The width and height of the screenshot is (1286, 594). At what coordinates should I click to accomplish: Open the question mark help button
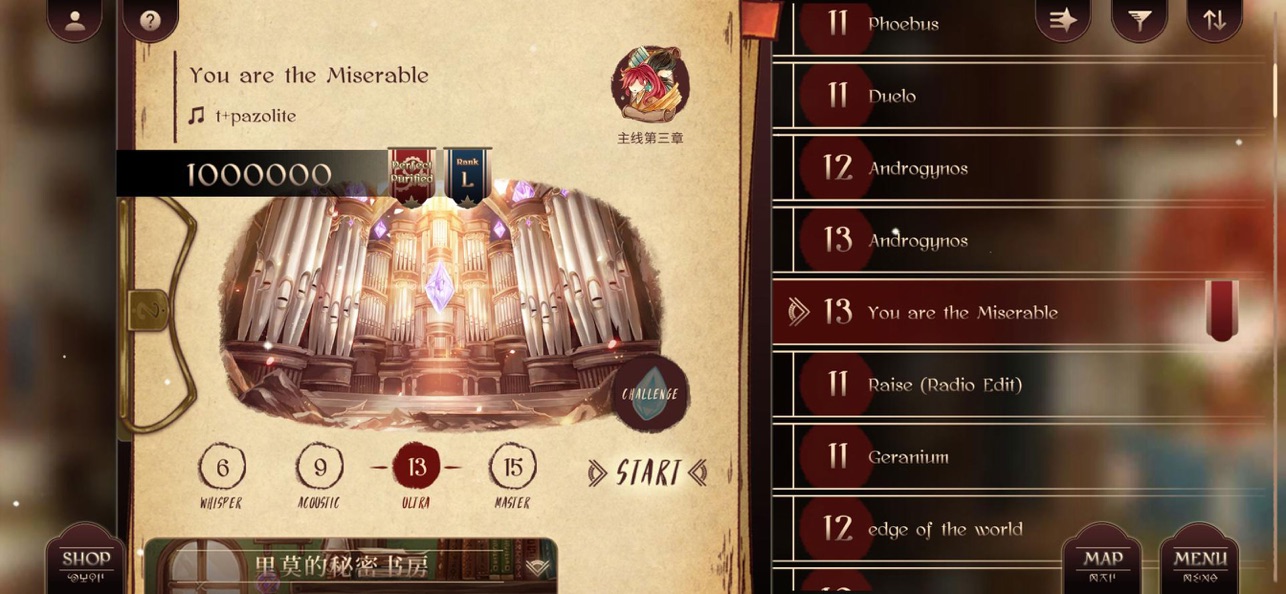pyautogui.click(x=150, y=20)
